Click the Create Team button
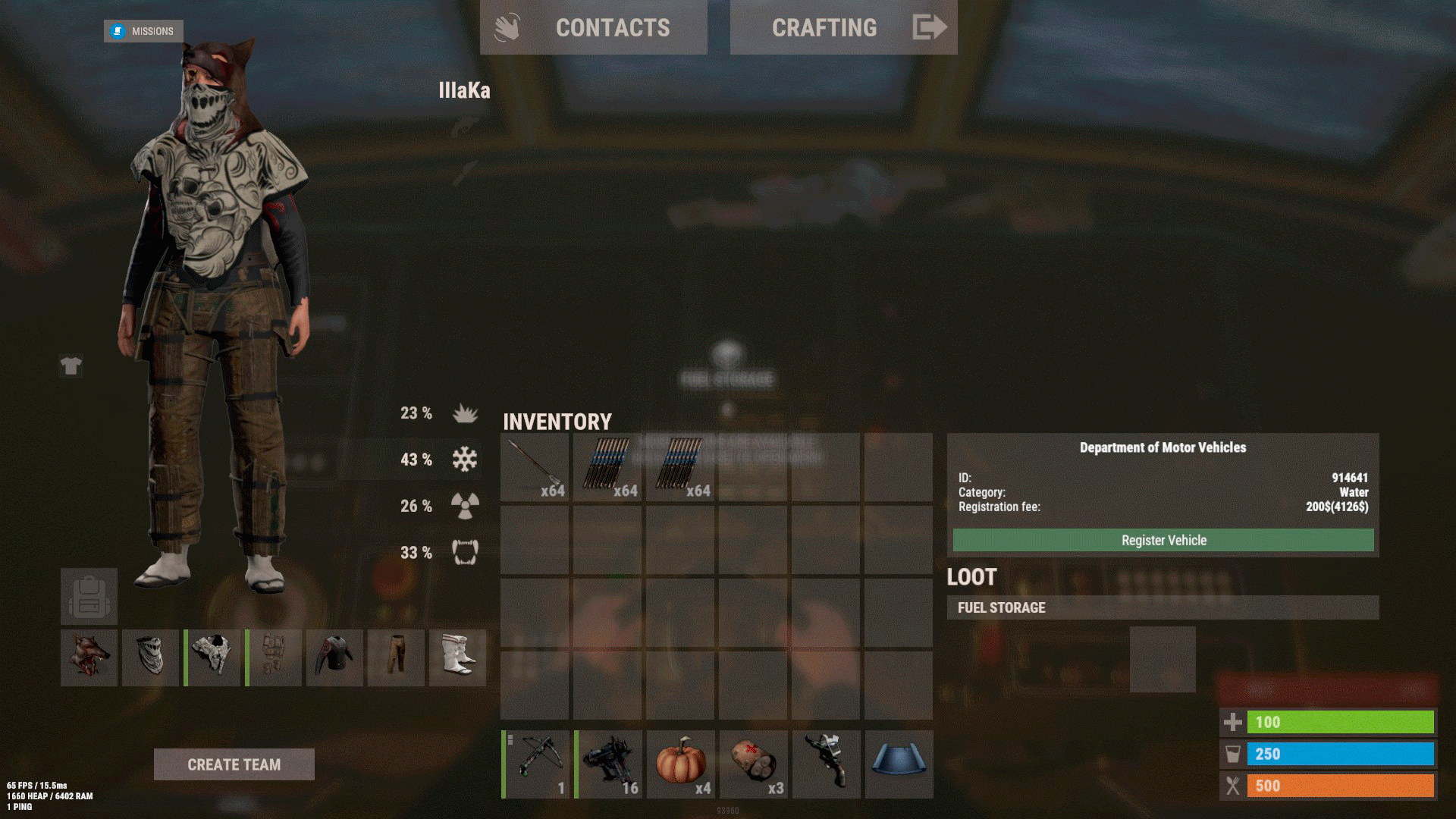Viewport: 1456px width, 819px height. point(234,764)
